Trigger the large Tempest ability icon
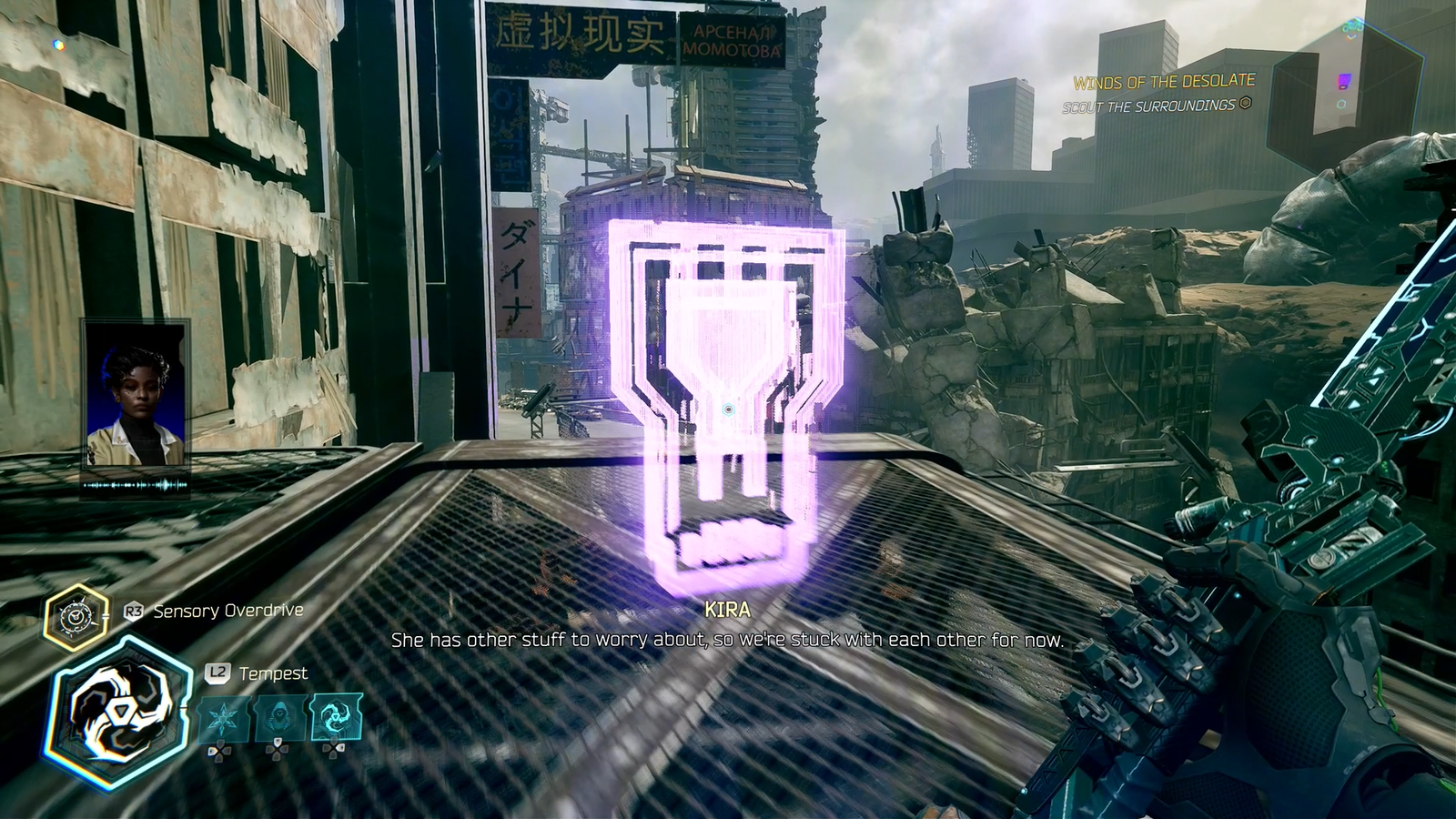The height and width of the screenshot is (819, 1456). click(117, 712)
